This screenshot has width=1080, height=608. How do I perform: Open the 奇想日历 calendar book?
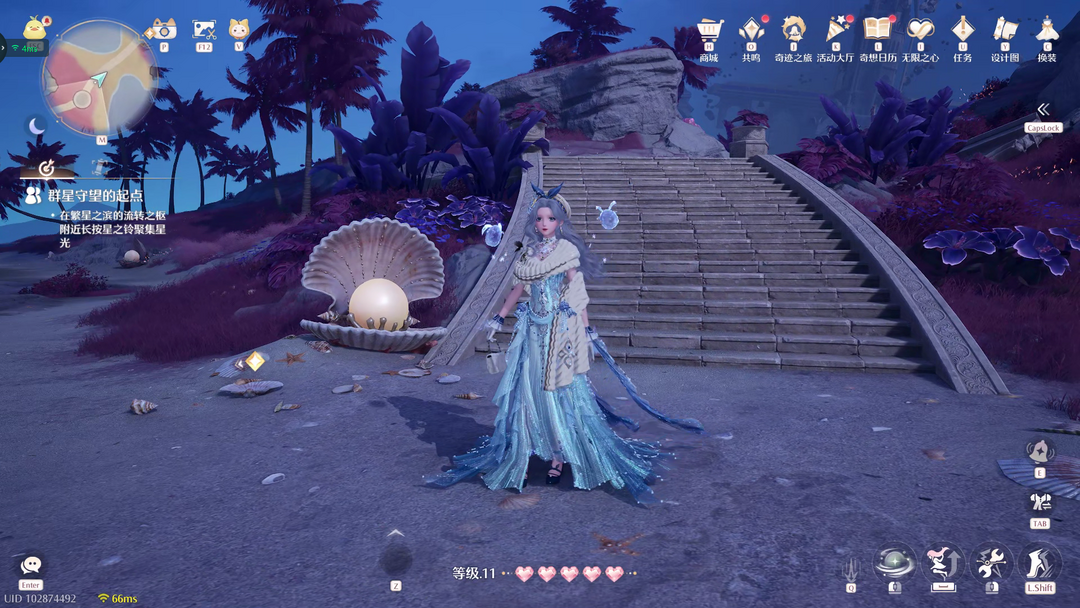(877, 29)
